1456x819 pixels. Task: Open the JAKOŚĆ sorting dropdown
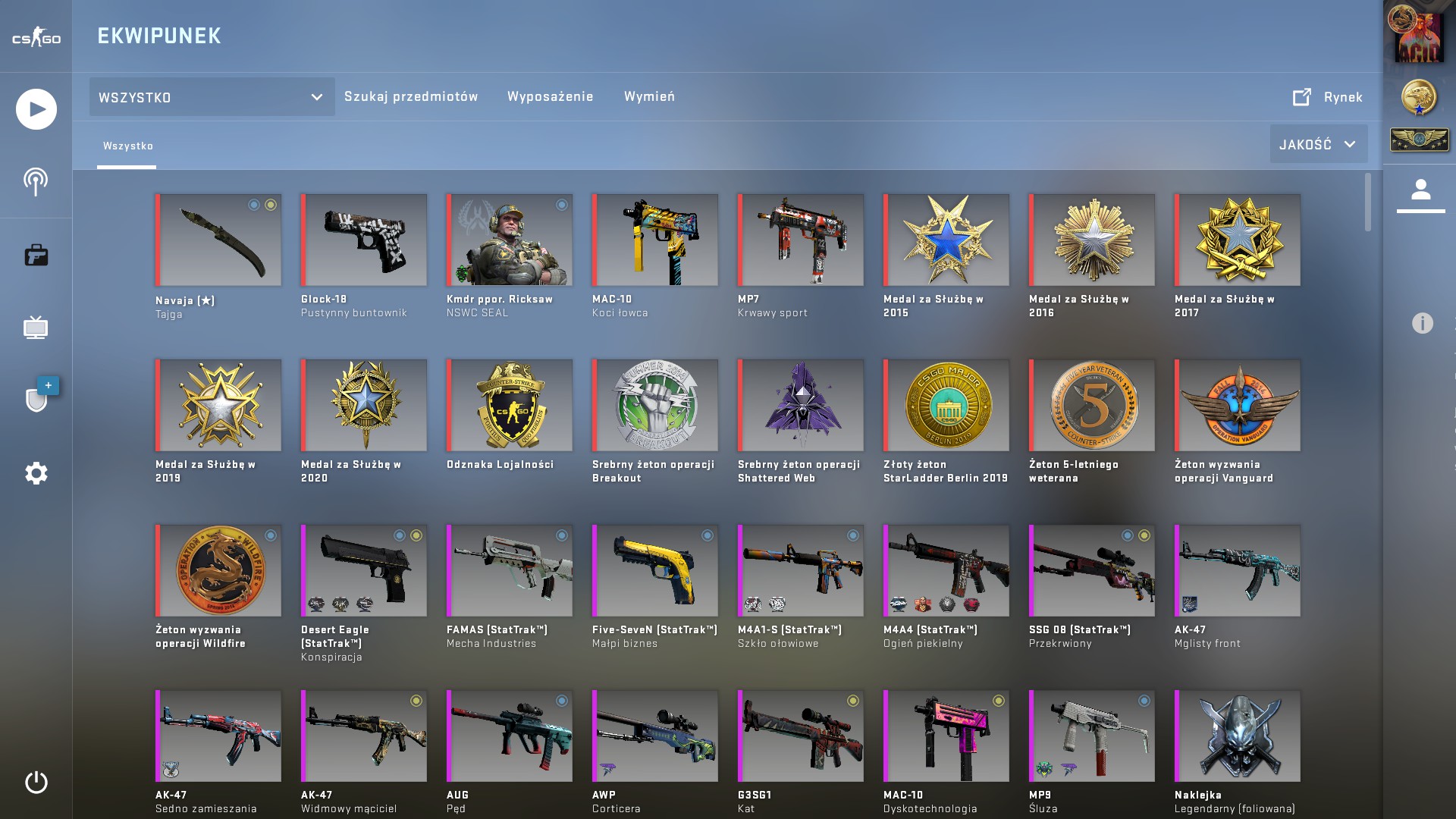(1318, 143)
